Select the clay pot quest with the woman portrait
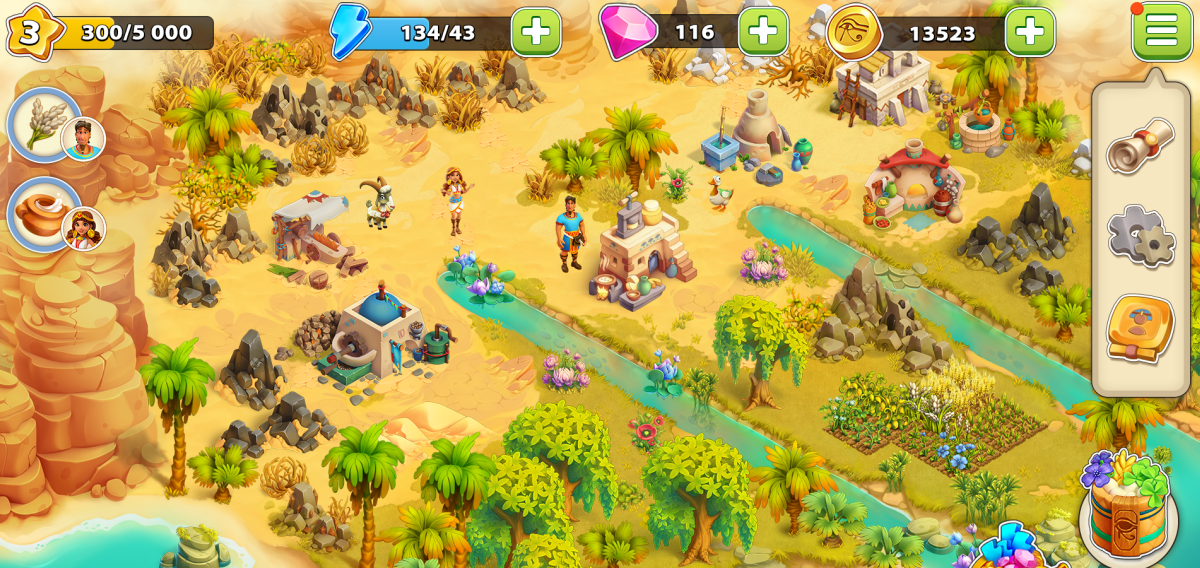The image size is (1200, 568). click(46, 214)
